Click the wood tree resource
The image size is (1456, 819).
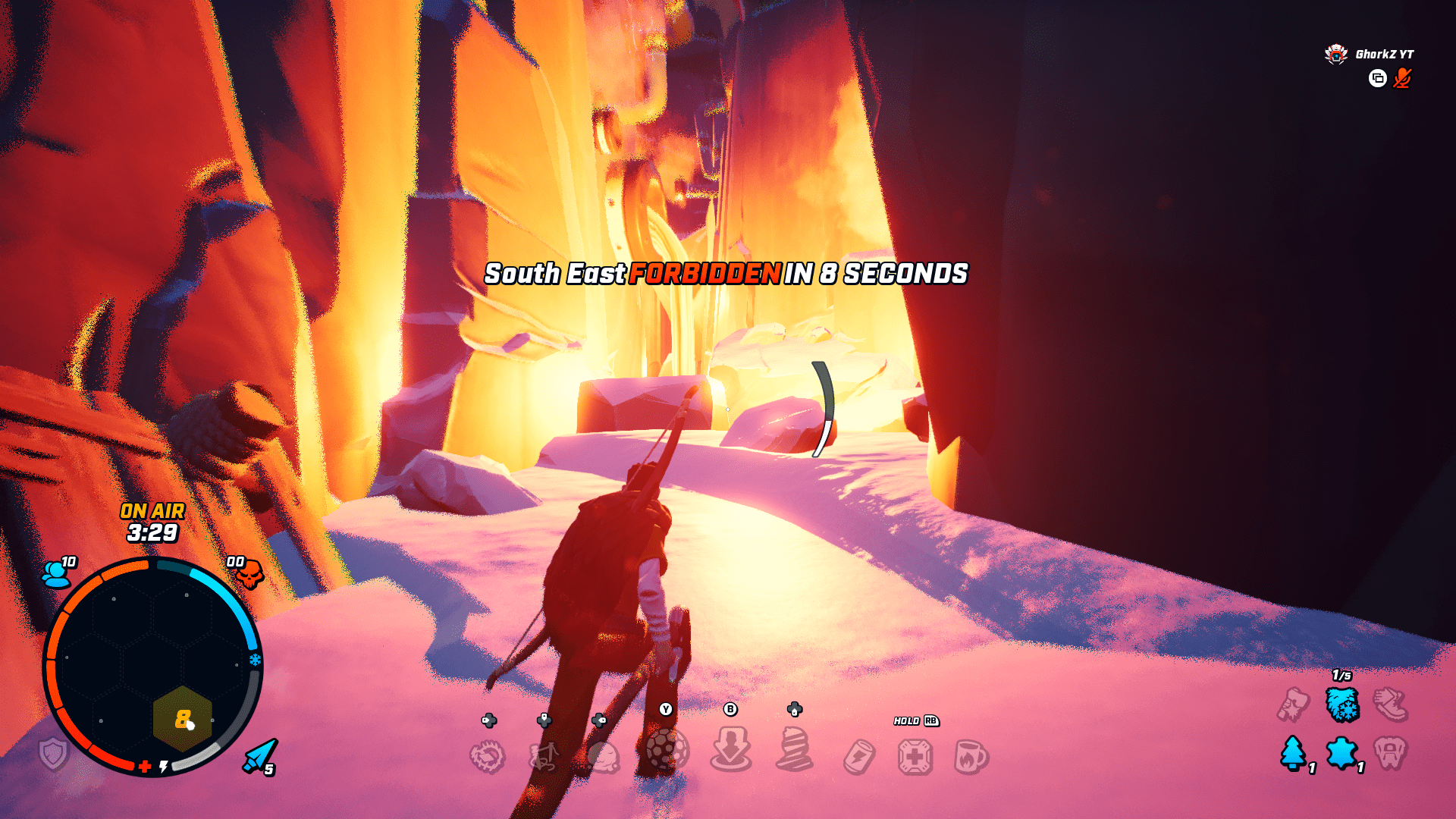tap(1293, 753)
